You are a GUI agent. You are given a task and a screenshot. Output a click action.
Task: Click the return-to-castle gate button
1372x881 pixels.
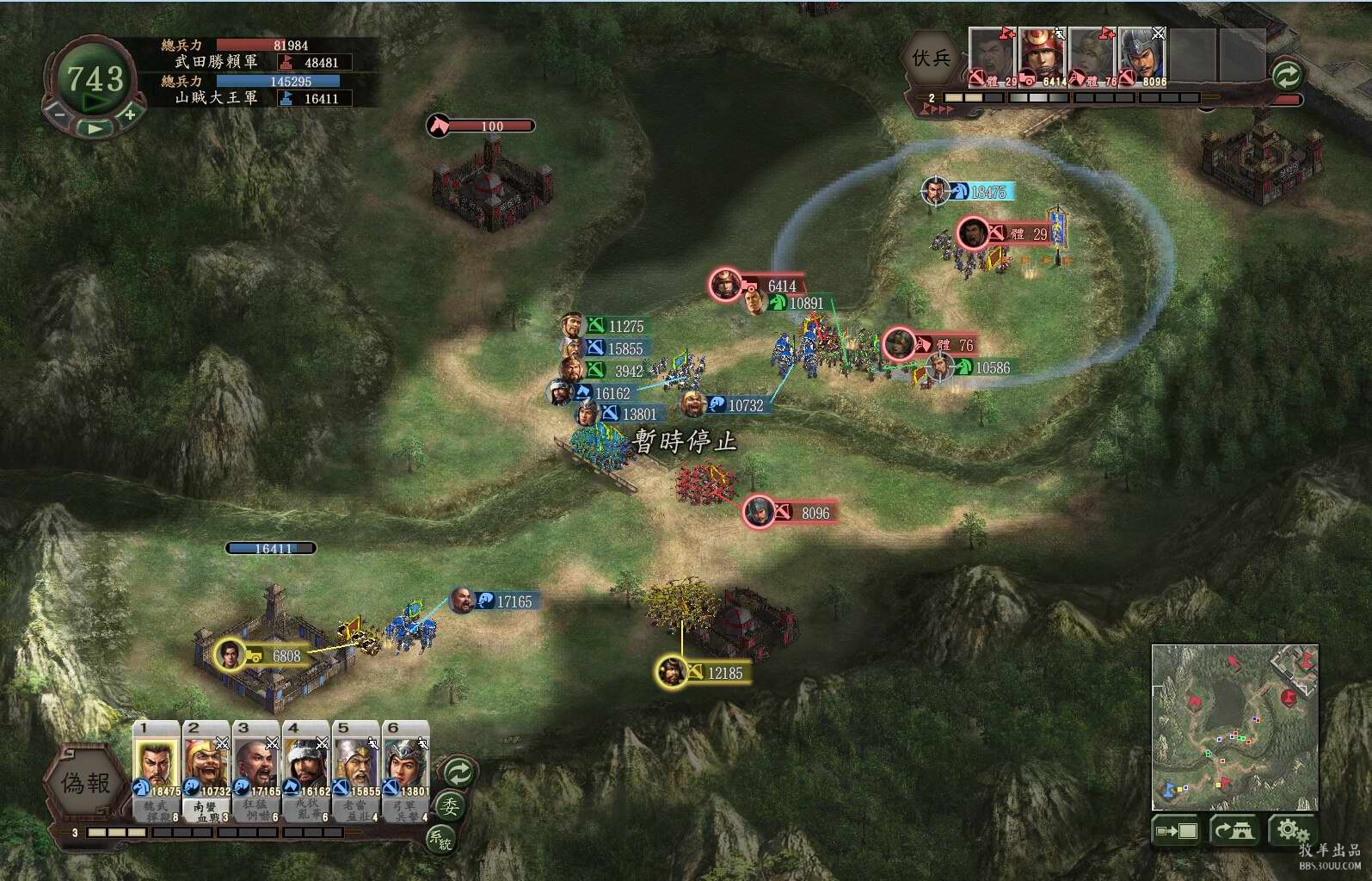pyautogui.click(x=1234, y=831)
